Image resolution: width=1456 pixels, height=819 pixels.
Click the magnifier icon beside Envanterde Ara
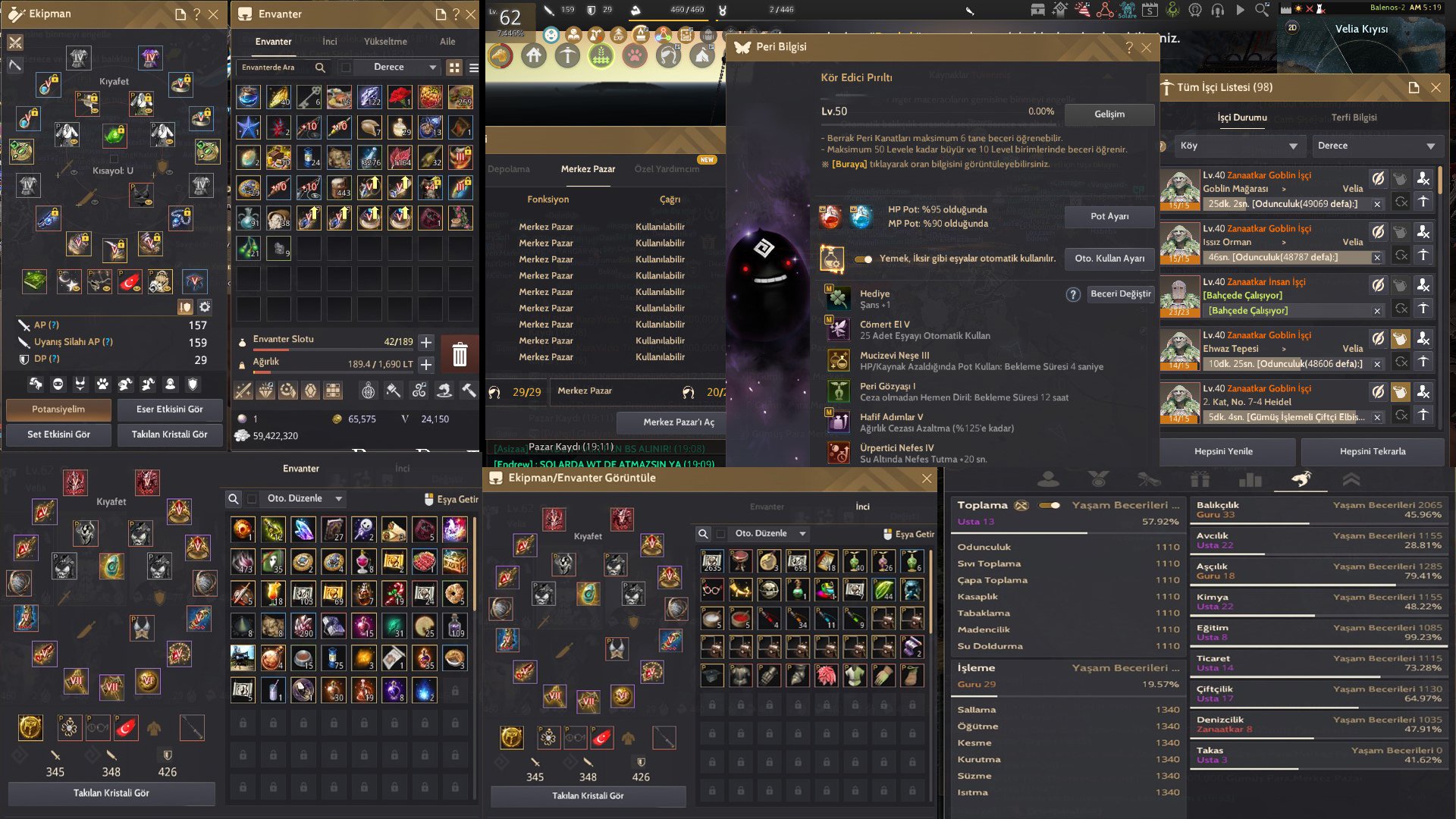[319, 67]
